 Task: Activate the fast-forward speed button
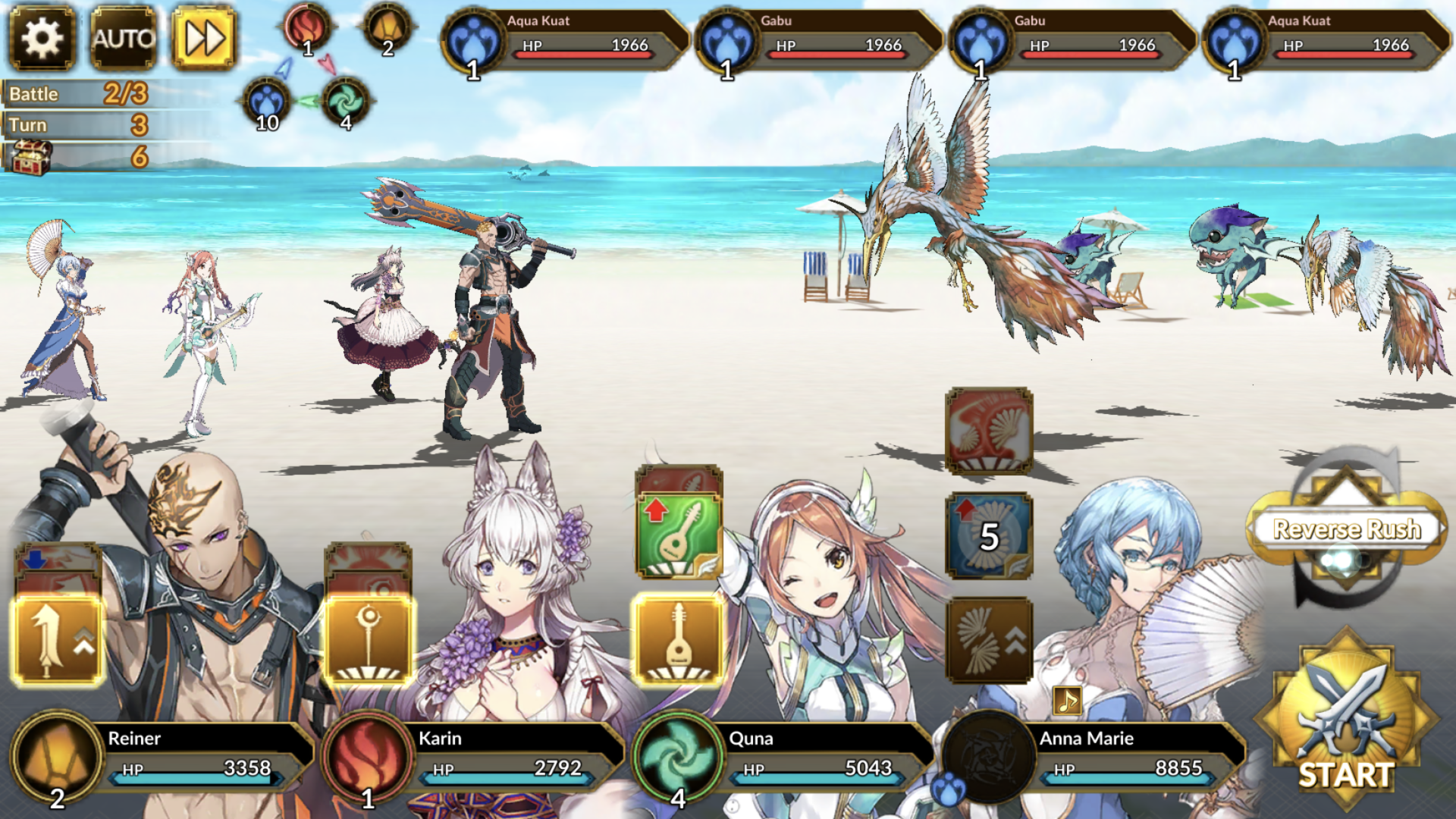tap(203, 38)
